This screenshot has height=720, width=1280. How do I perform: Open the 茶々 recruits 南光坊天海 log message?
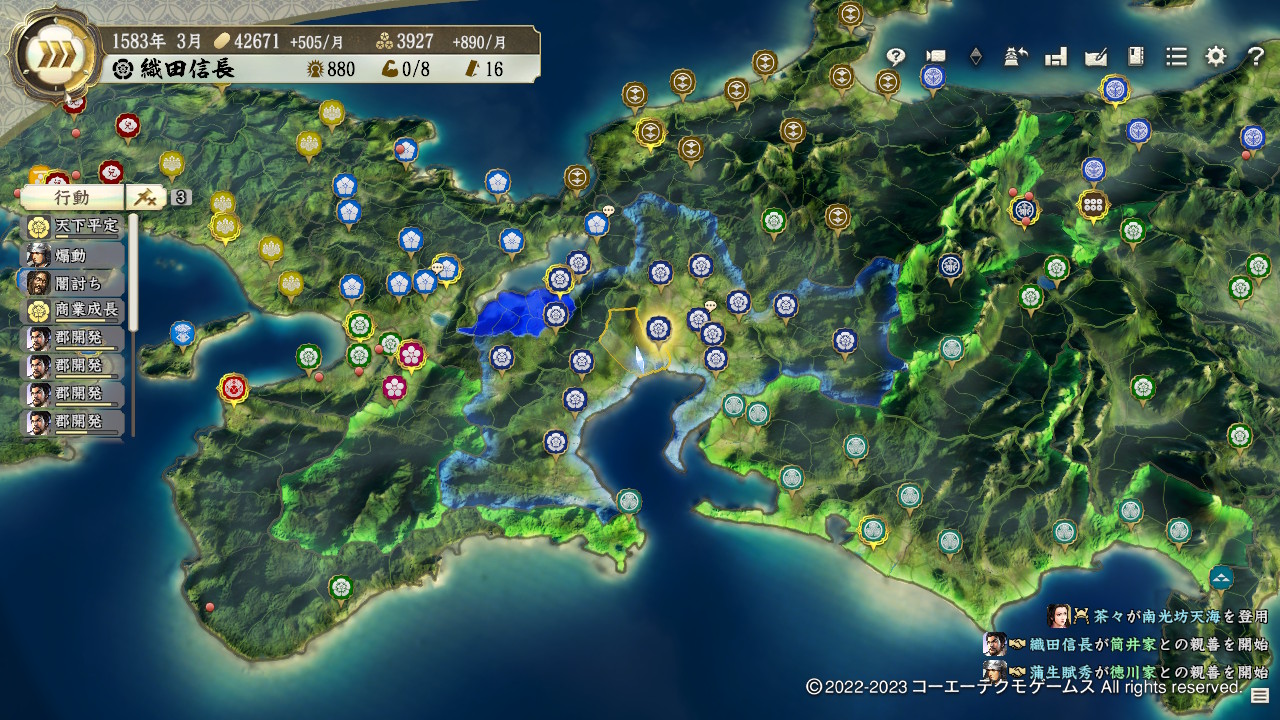click(1160, 617)
